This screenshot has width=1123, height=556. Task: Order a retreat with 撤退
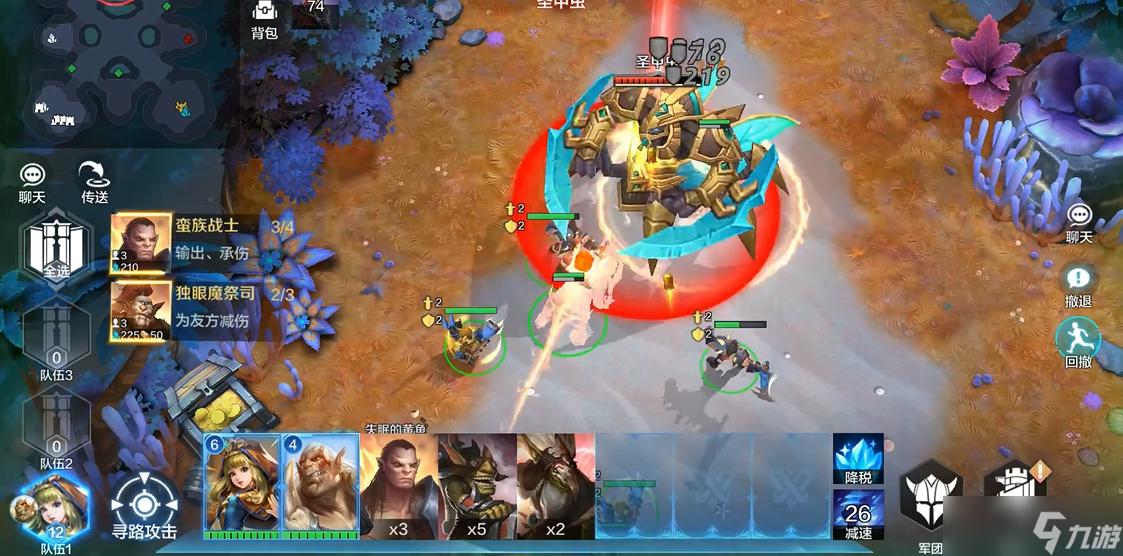click(1078, 285)
